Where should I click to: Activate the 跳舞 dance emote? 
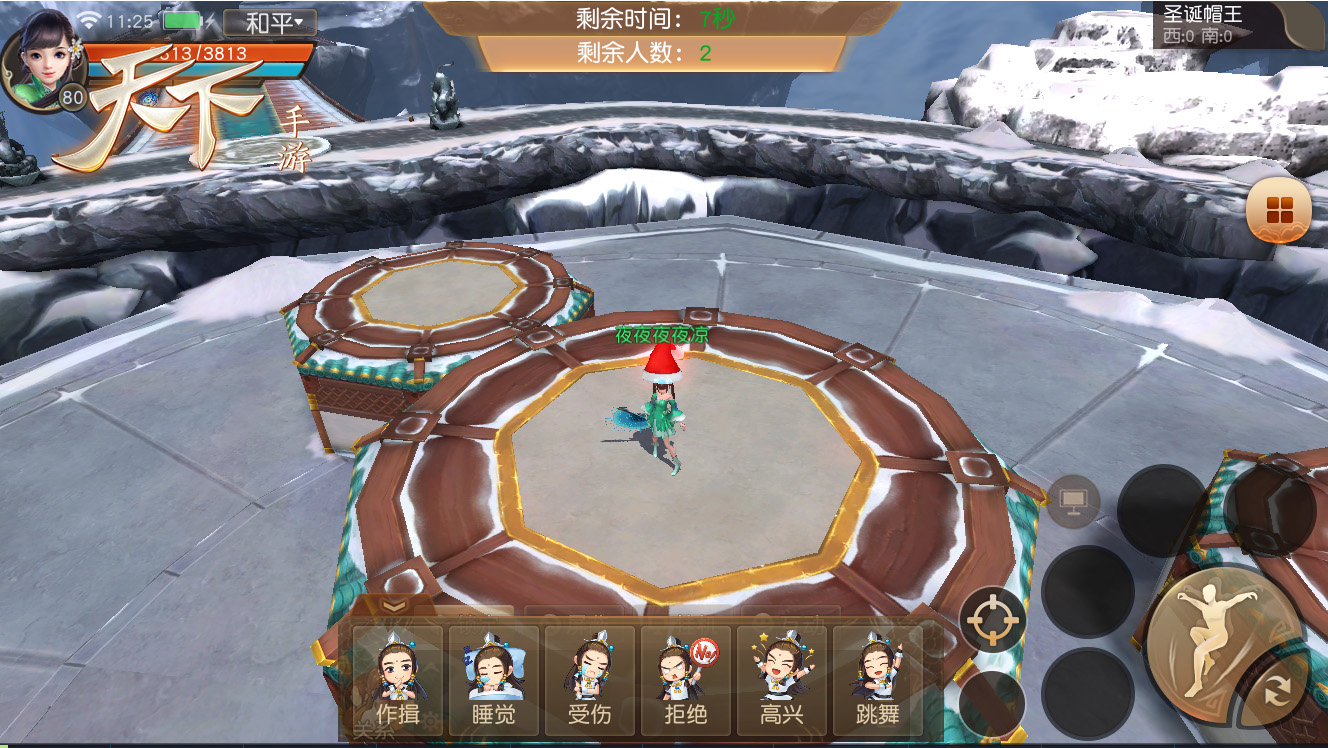point(877,680)
